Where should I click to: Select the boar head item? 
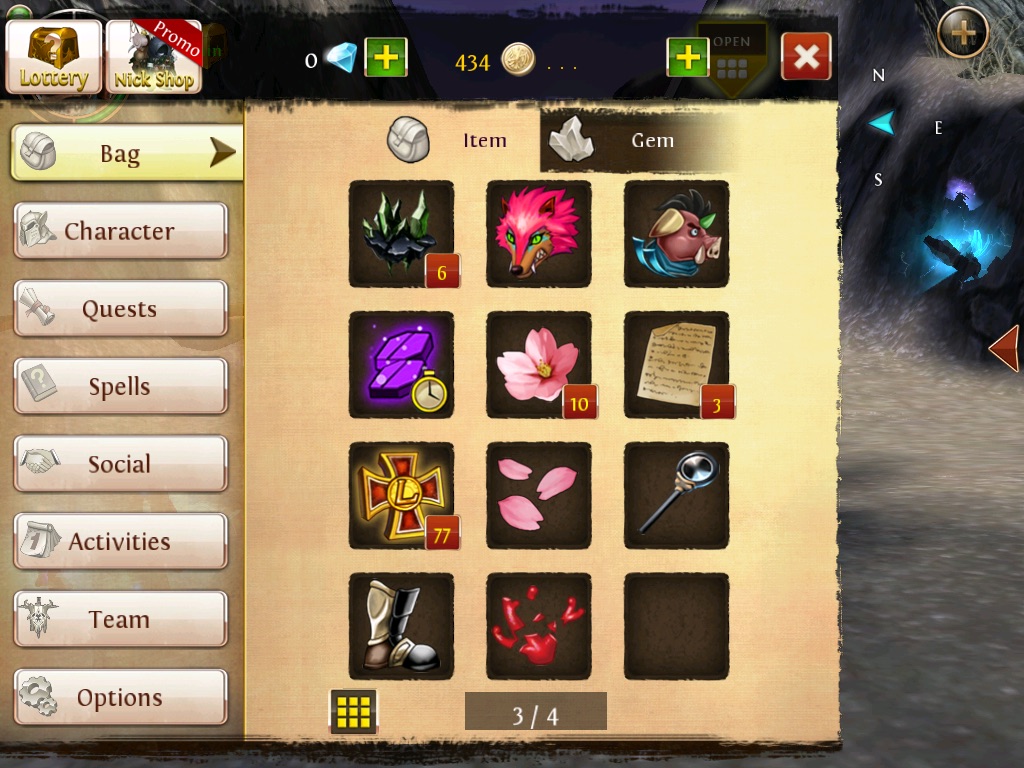tap(676, 233)
